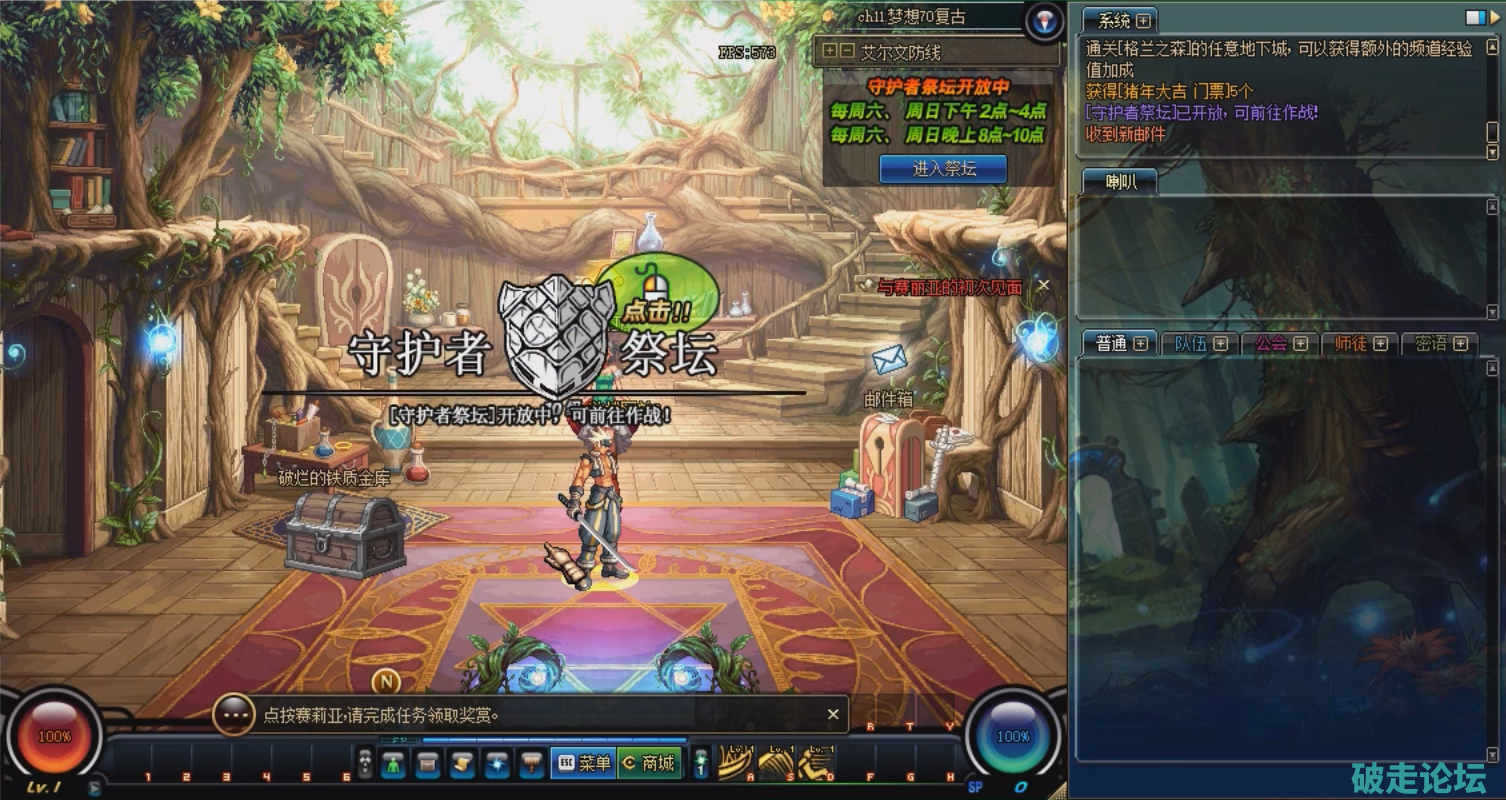
Task: Open the 公会 guild chat tab
Action: coord(1271,344)
